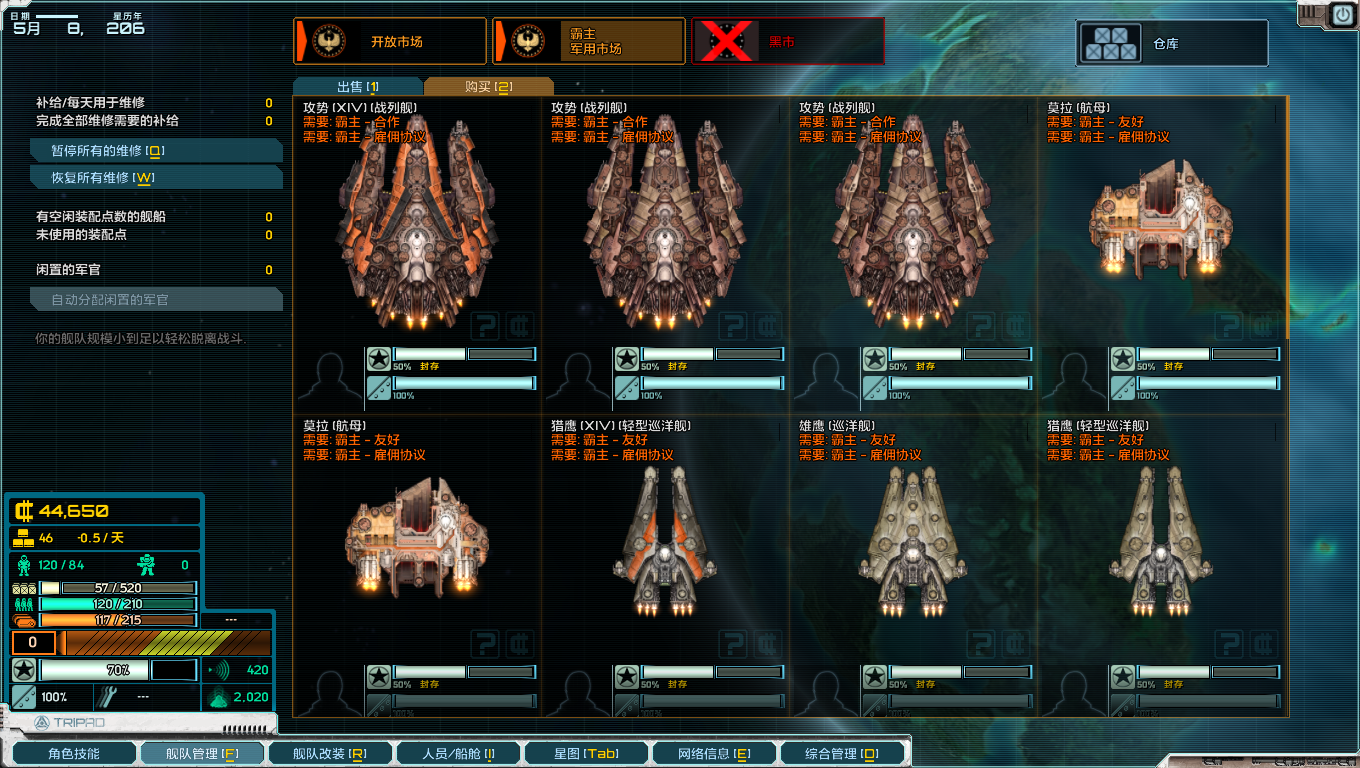Open the 星图 star map
Image resolution: width=1360 pixels, height=768 pixels.
point(586,753)
